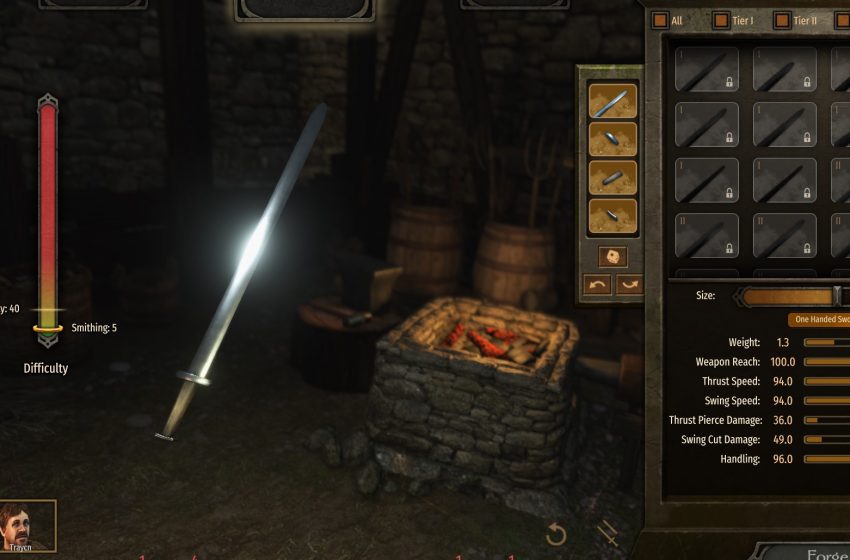This screenshot has height=560, width=850.
Task: Adjust the blade Size slider
Action: [x=837, y=296]
